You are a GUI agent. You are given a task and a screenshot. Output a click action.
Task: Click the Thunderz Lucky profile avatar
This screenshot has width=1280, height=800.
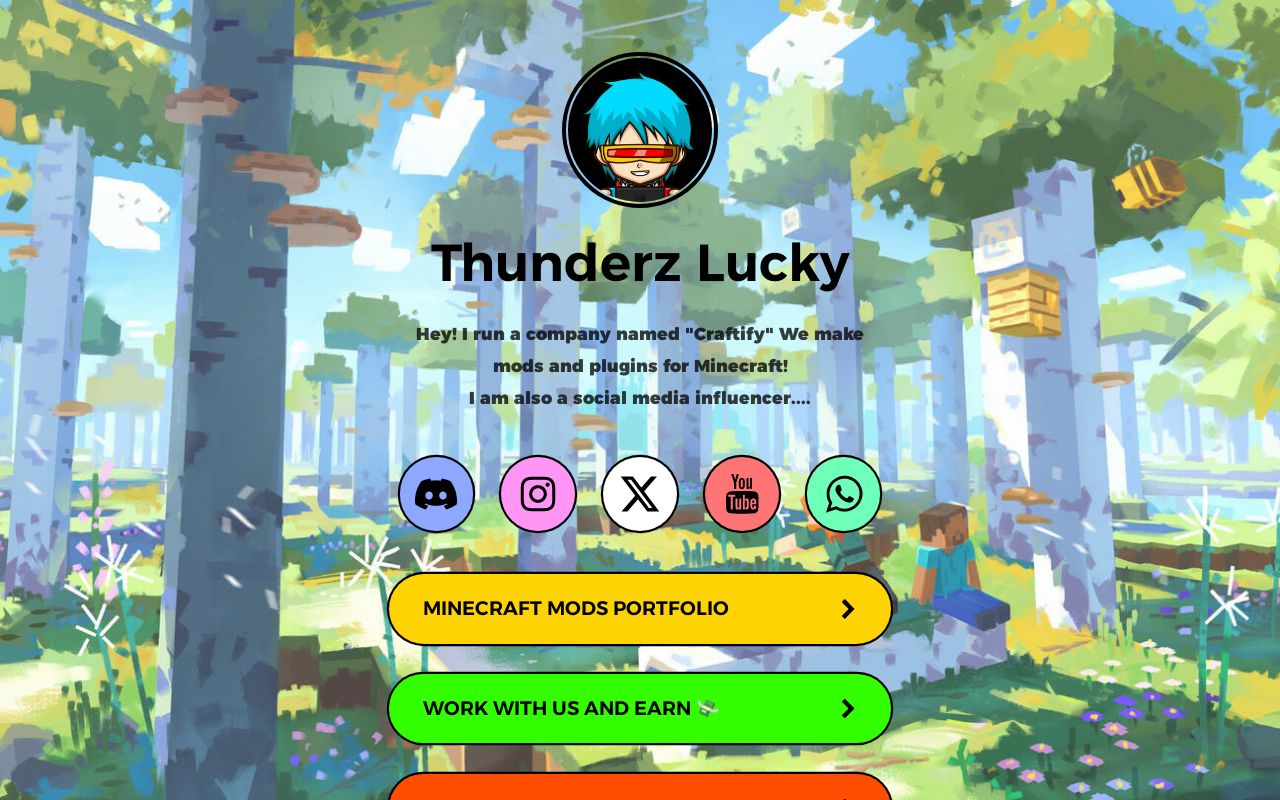[640, 128]
